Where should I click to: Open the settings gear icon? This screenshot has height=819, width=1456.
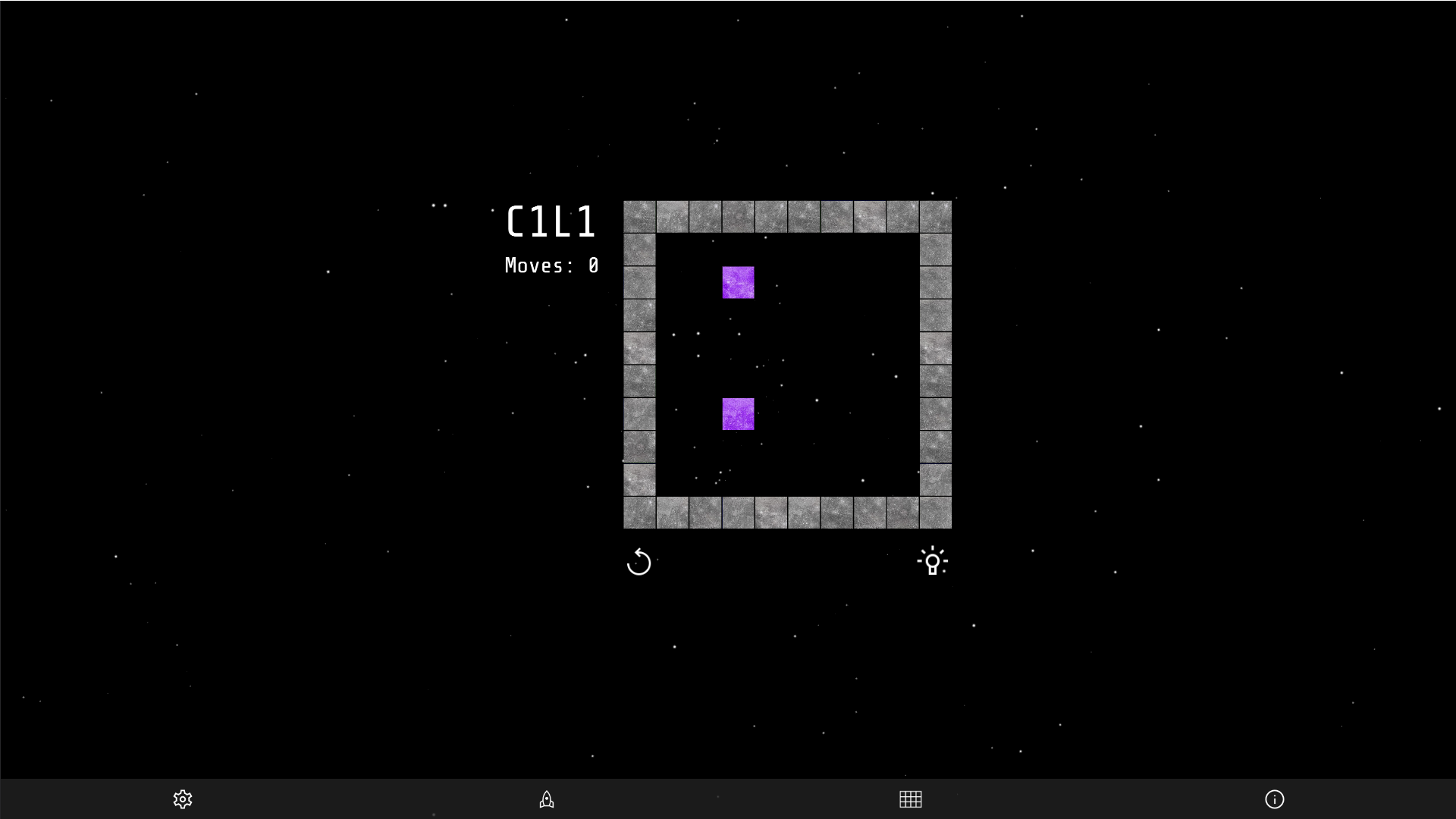pos(182,799)
